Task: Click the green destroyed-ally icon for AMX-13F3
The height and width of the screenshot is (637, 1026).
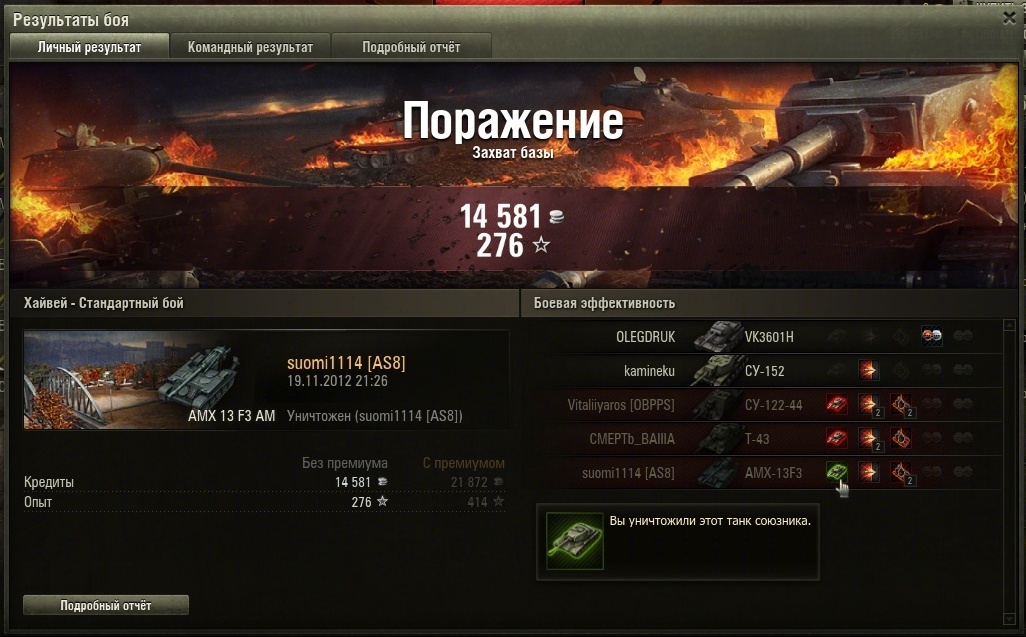Action: (836, 472)
